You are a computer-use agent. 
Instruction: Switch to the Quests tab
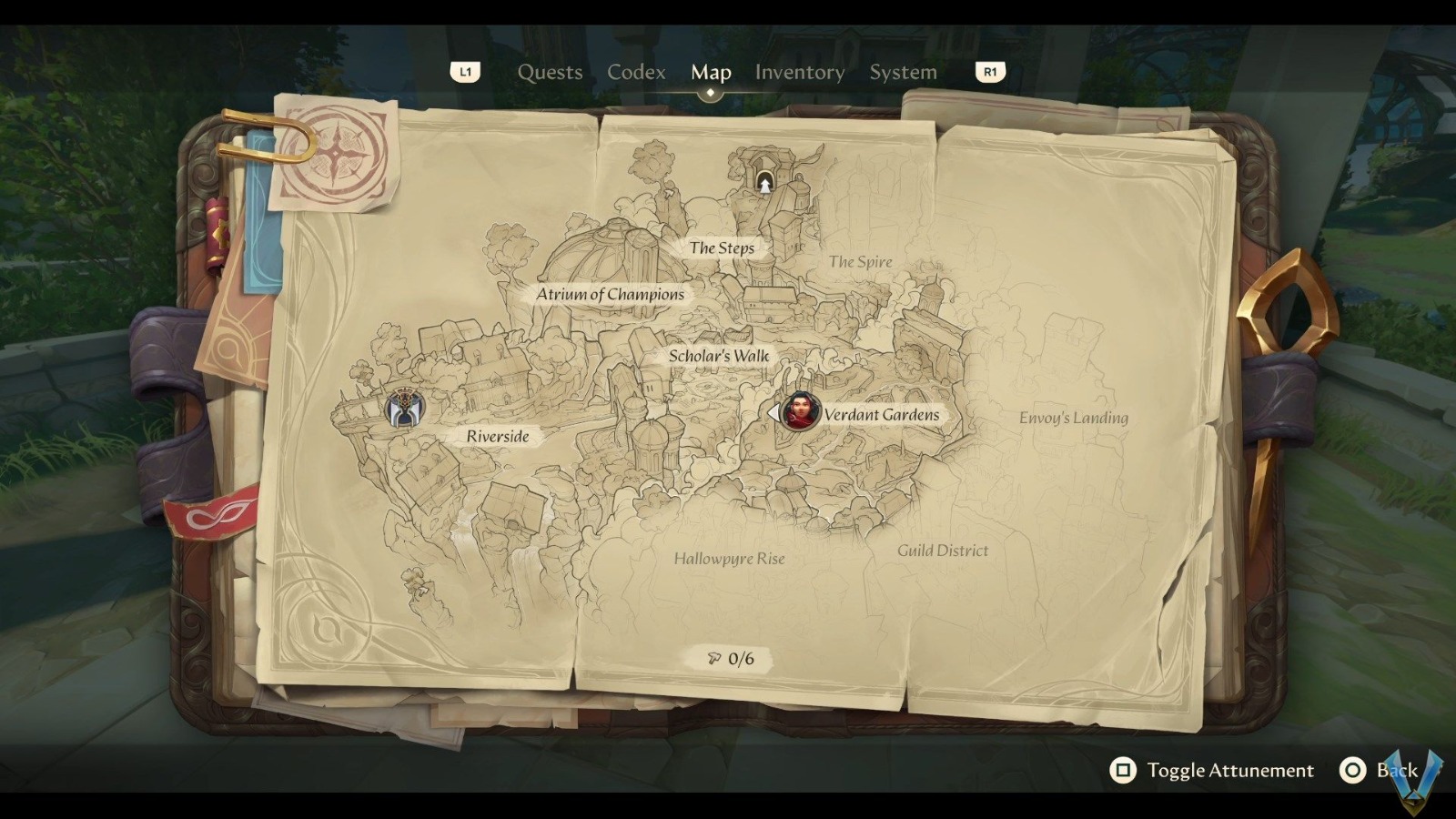pyautogui.click(x=550, y=72)
